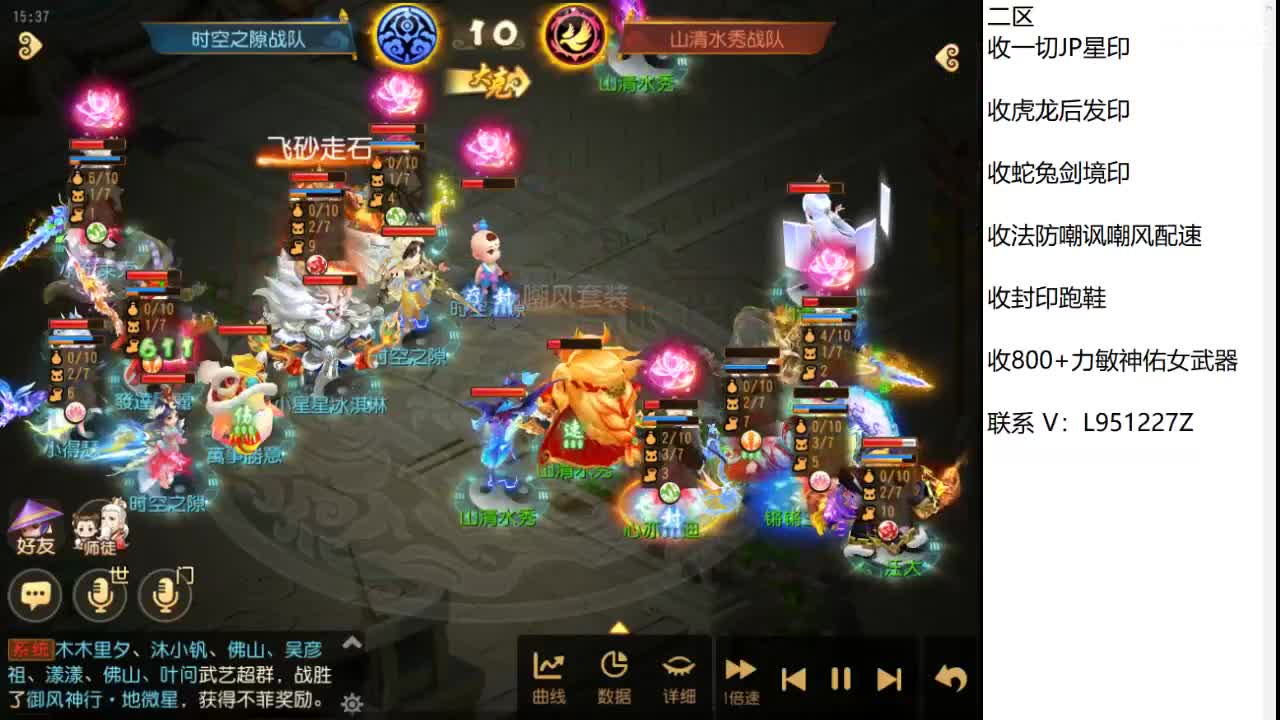The image size is (1280, 720).
Task: Select the world channel microphone 世
Action: tap(99, 594)
